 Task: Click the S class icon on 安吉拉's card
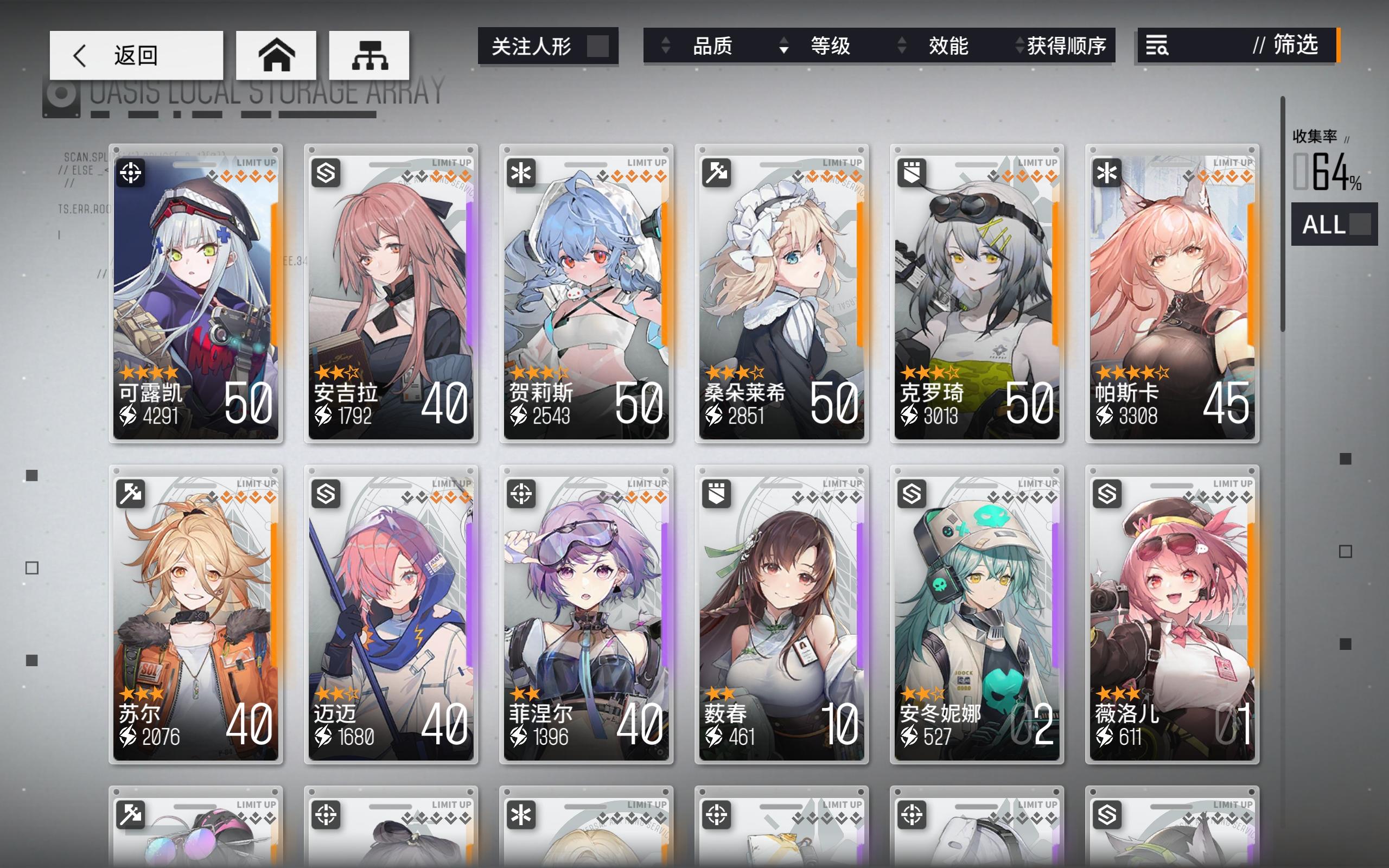[x=326, y=172]
